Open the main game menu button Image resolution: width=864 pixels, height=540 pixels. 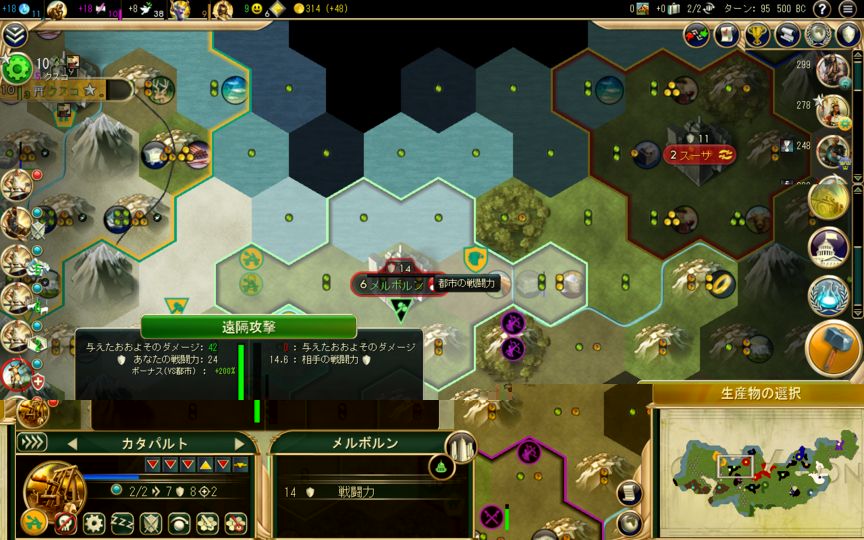(847, 9)
